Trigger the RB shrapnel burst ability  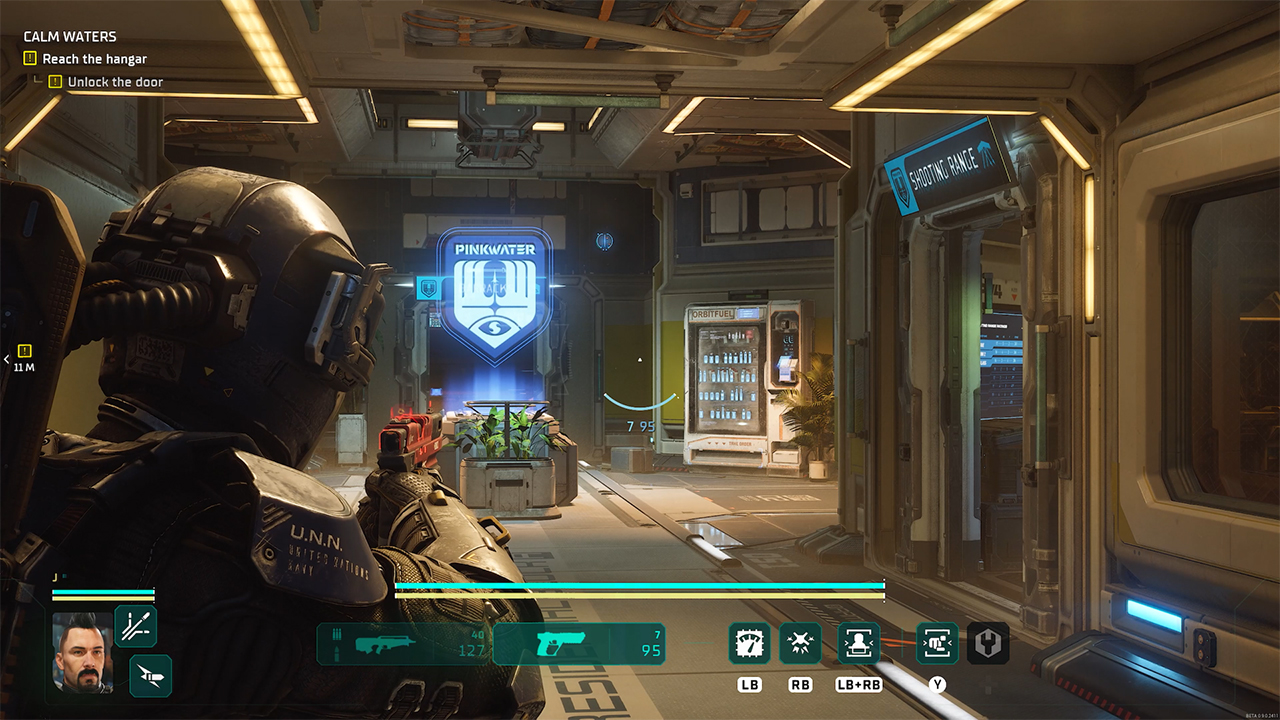[x=800, y=644]
